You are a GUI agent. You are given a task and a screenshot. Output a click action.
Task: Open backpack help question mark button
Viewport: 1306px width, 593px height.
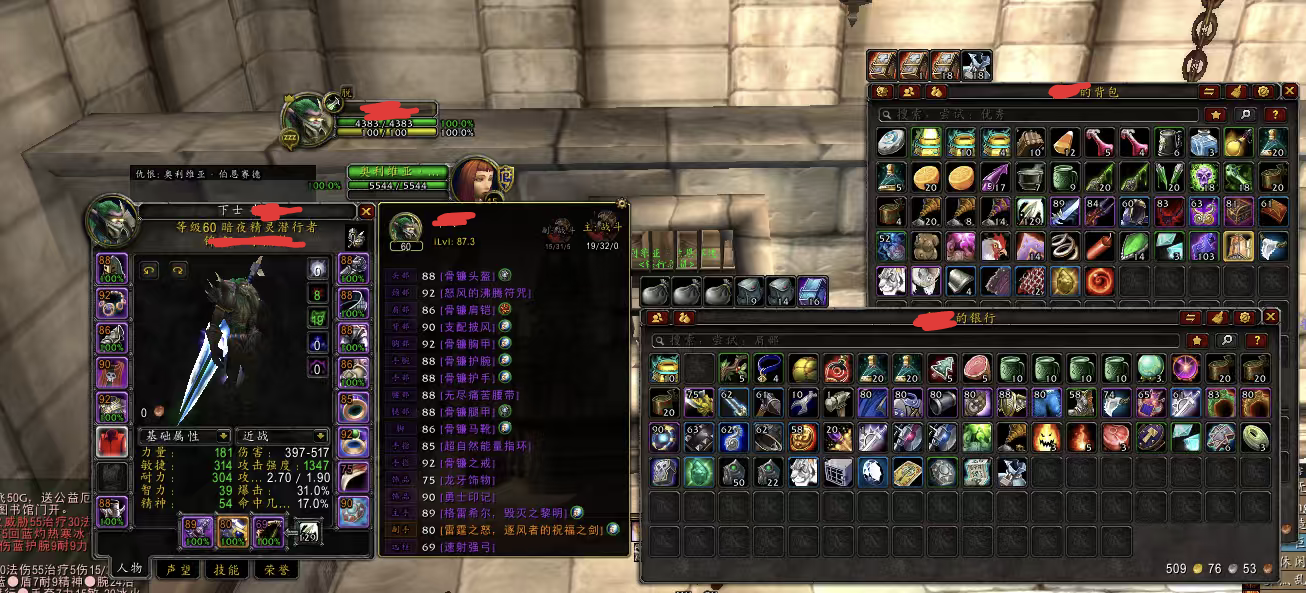click(1273, 115)
